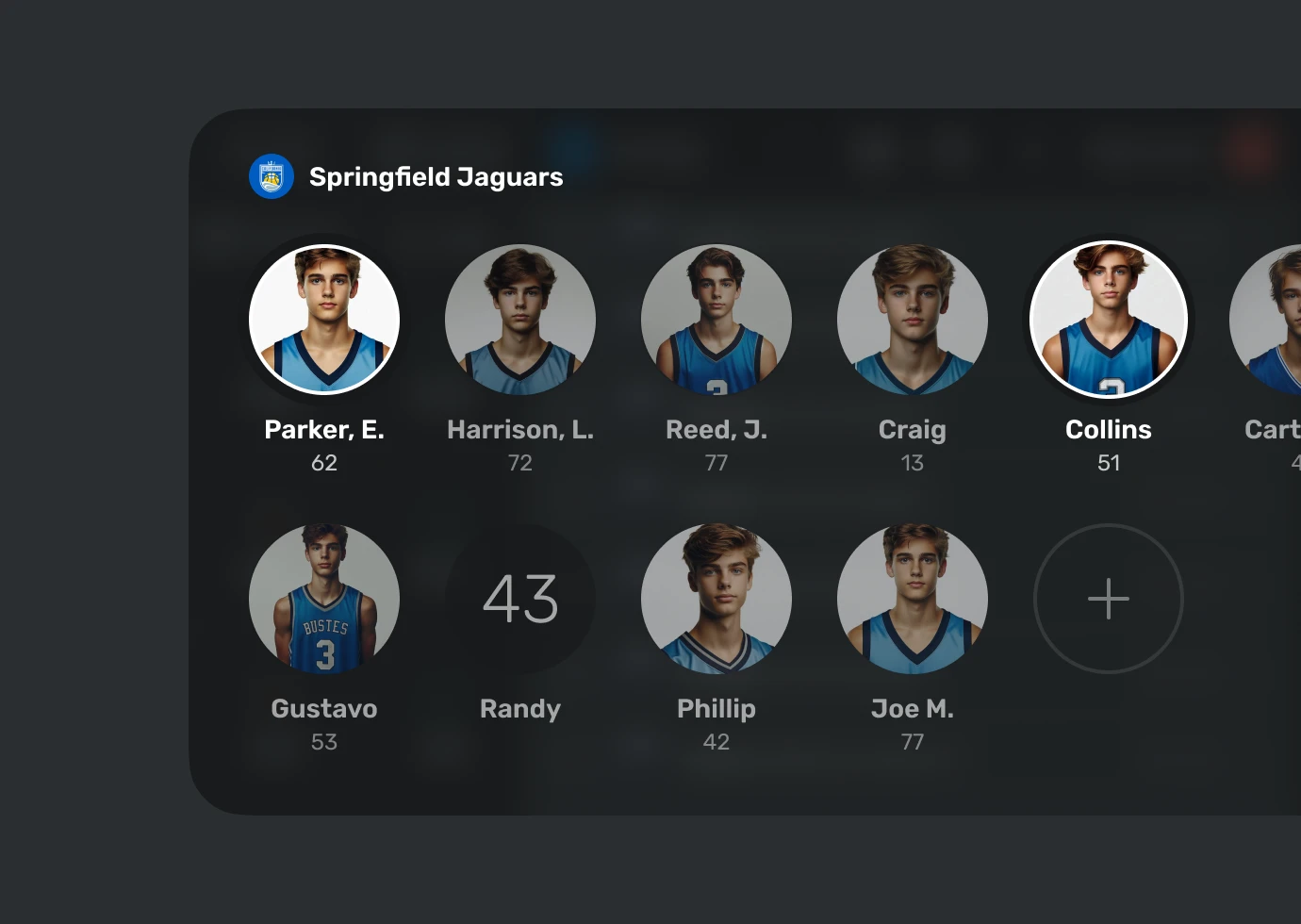Click Collins' highlighted portrait
This screenshot has height=924, width=1301.
point(1109,320)
